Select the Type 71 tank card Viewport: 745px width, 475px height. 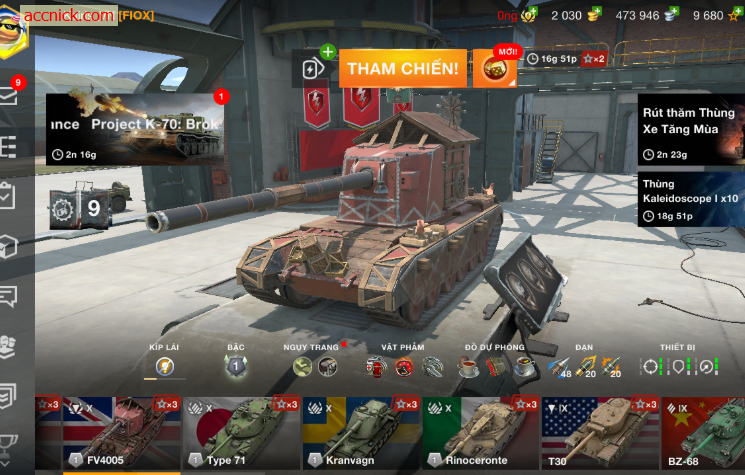tap(242, 433)
